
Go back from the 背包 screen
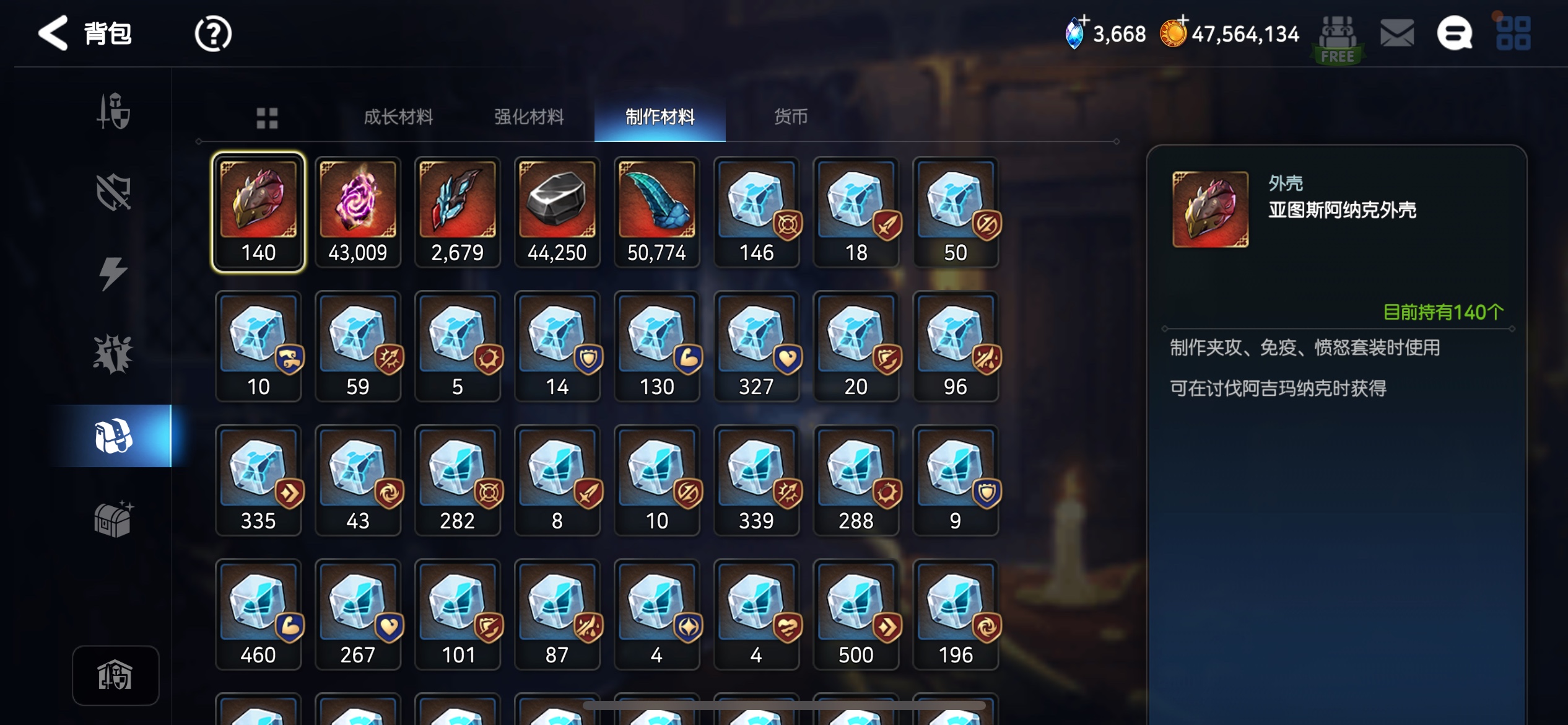(x=53, y=33)
